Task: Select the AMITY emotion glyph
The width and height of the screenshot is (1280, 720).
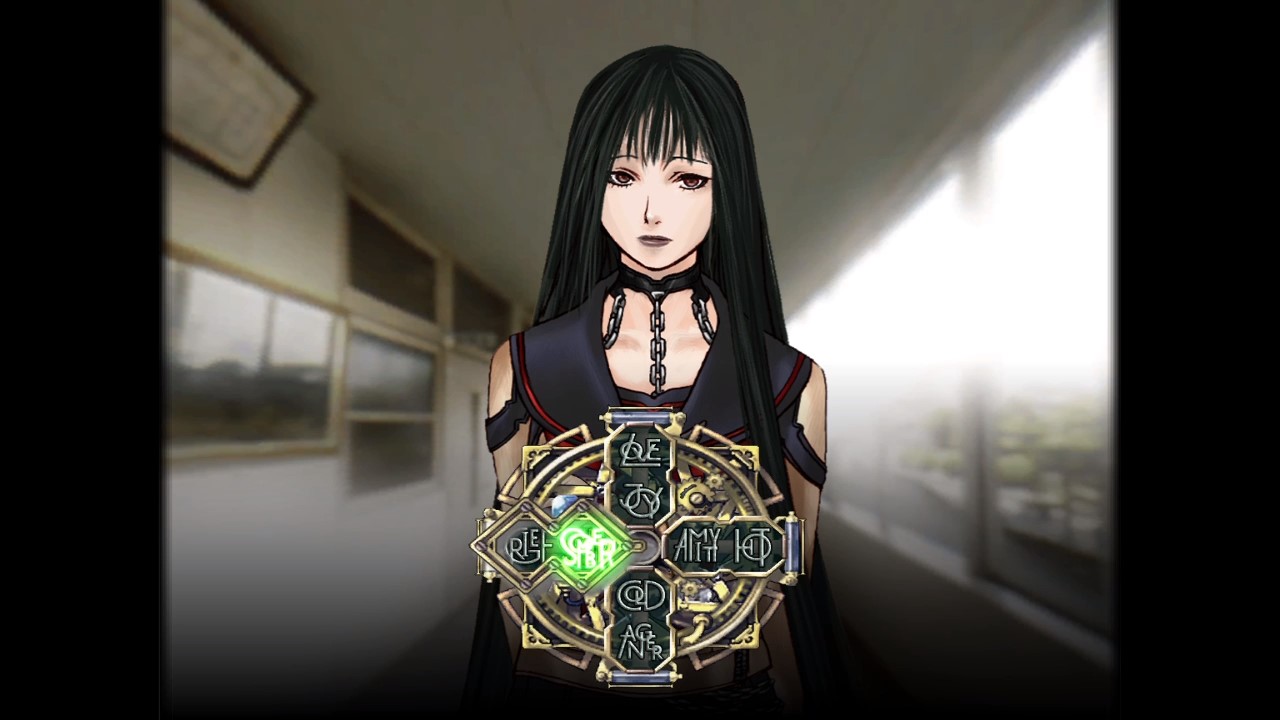Action: click(x=697, y=546)
